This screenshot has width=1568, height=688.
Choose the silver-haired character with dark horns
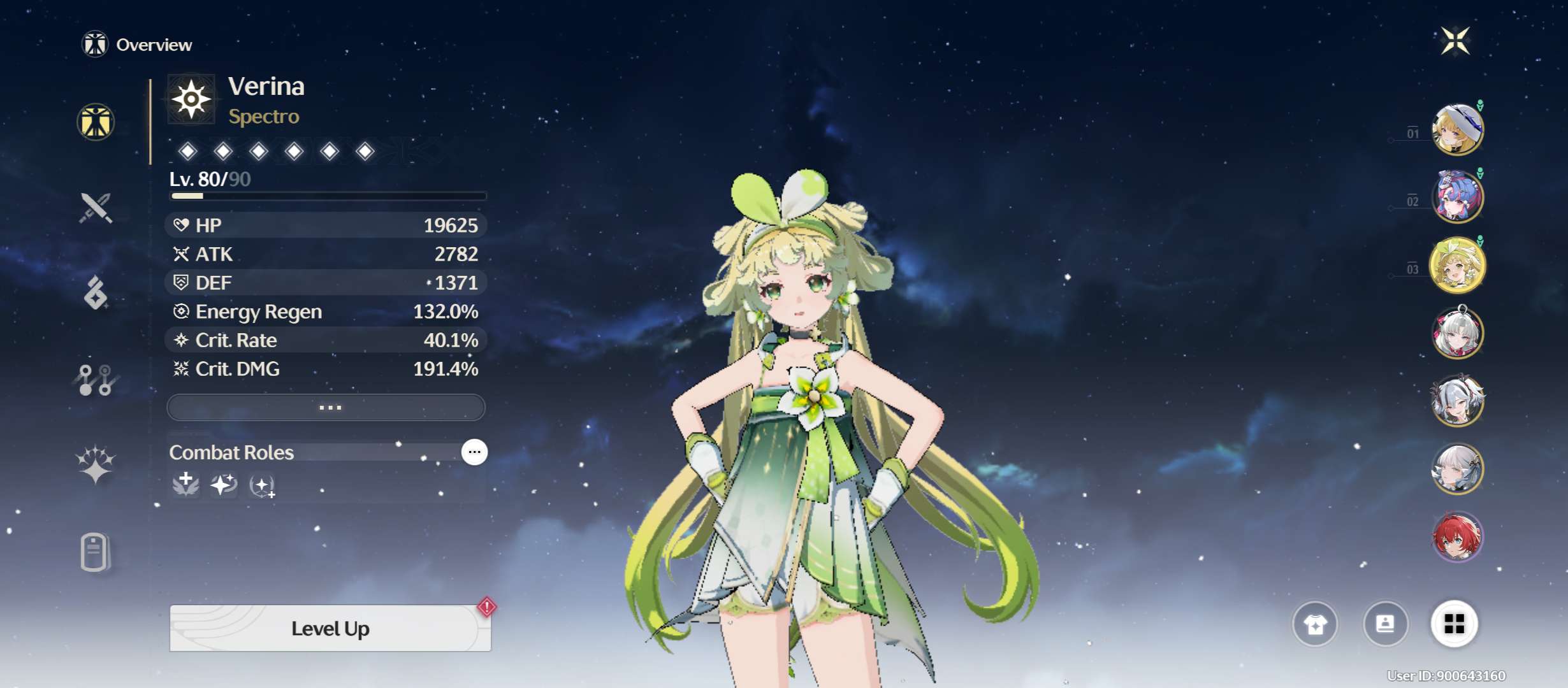tap(1458, 401)
